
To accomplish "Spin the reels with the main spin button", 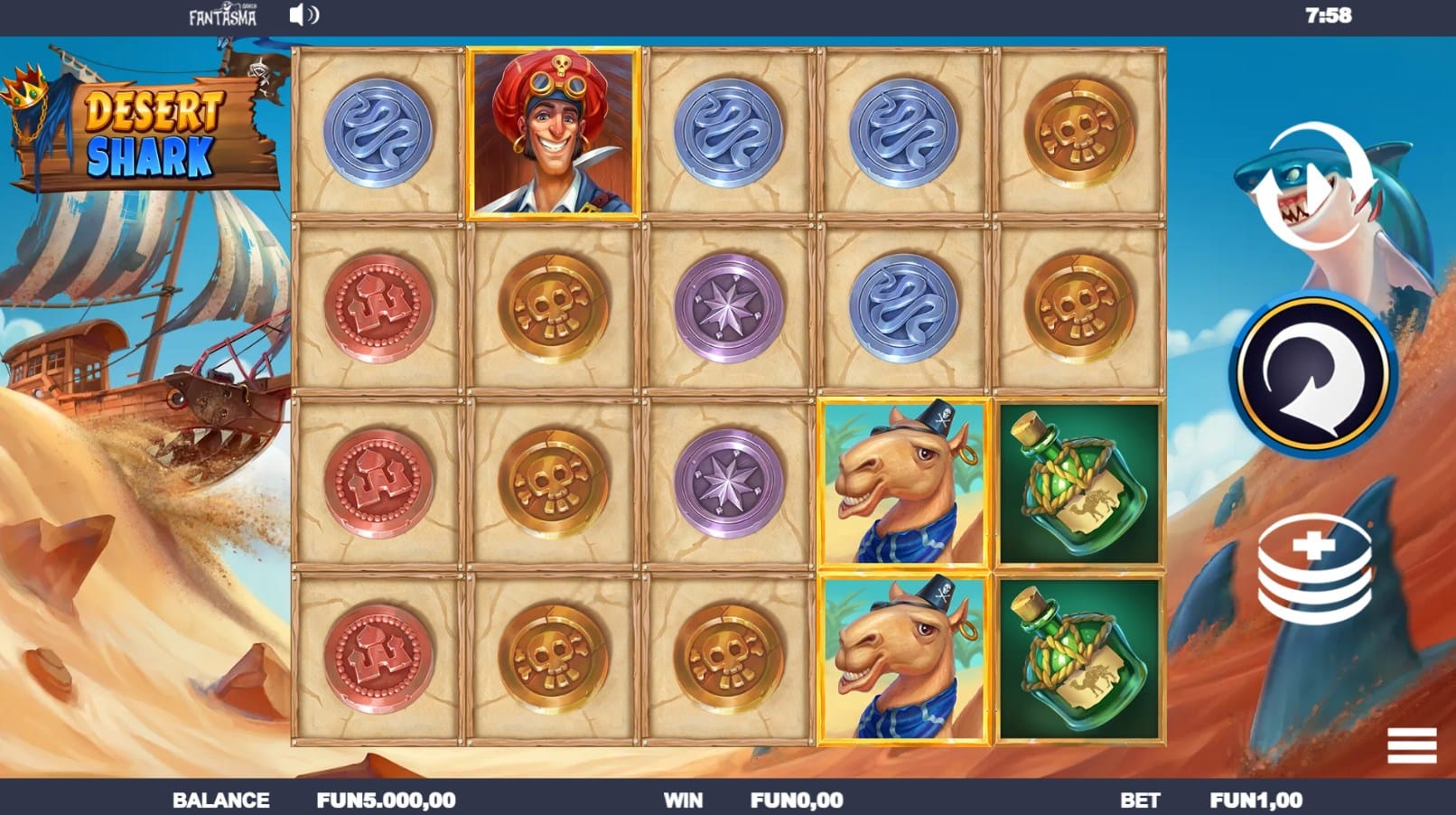I will (1313, 372).
